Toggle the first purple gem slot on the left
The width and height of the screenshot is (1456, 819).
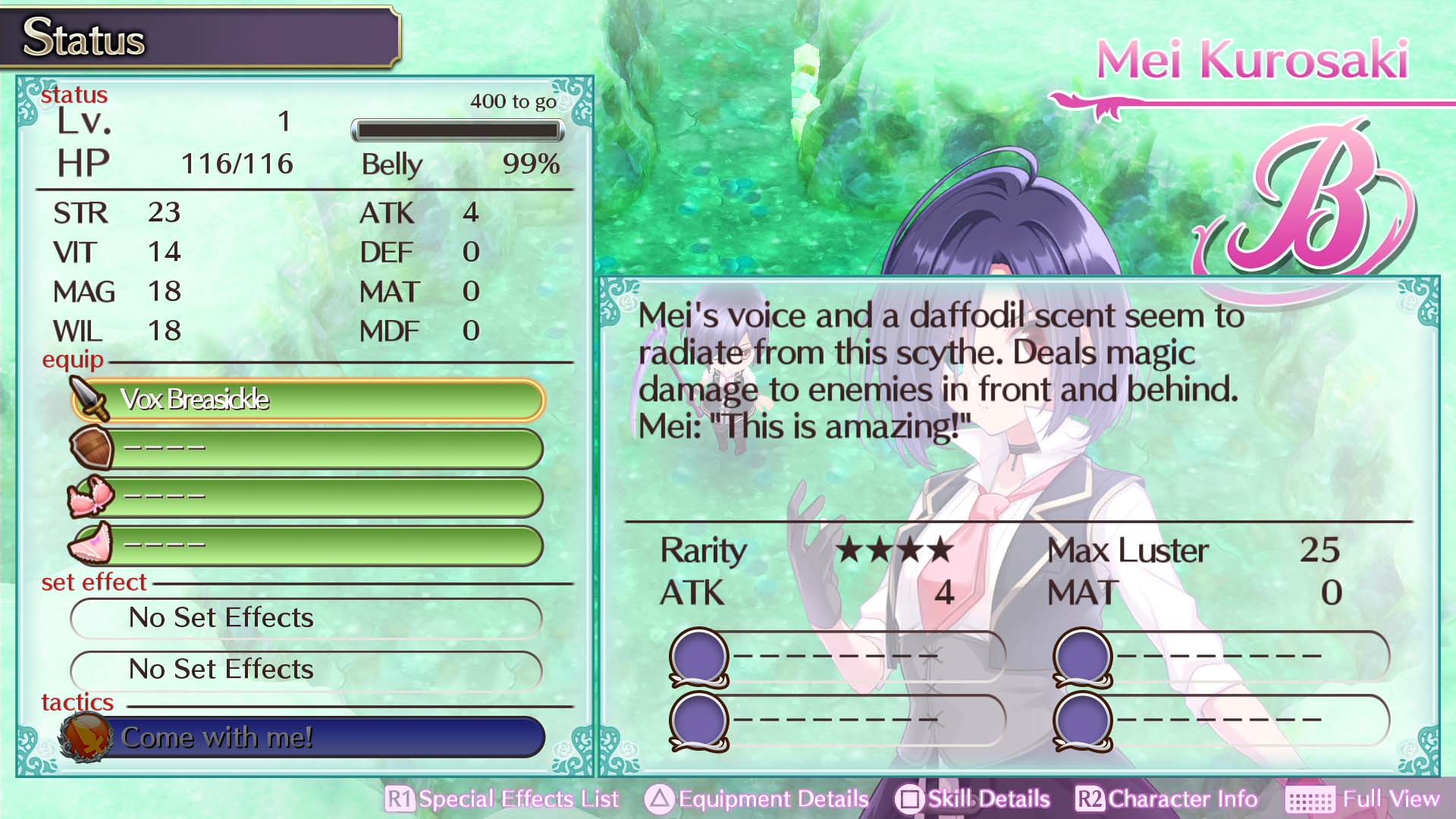coord(699,655)
